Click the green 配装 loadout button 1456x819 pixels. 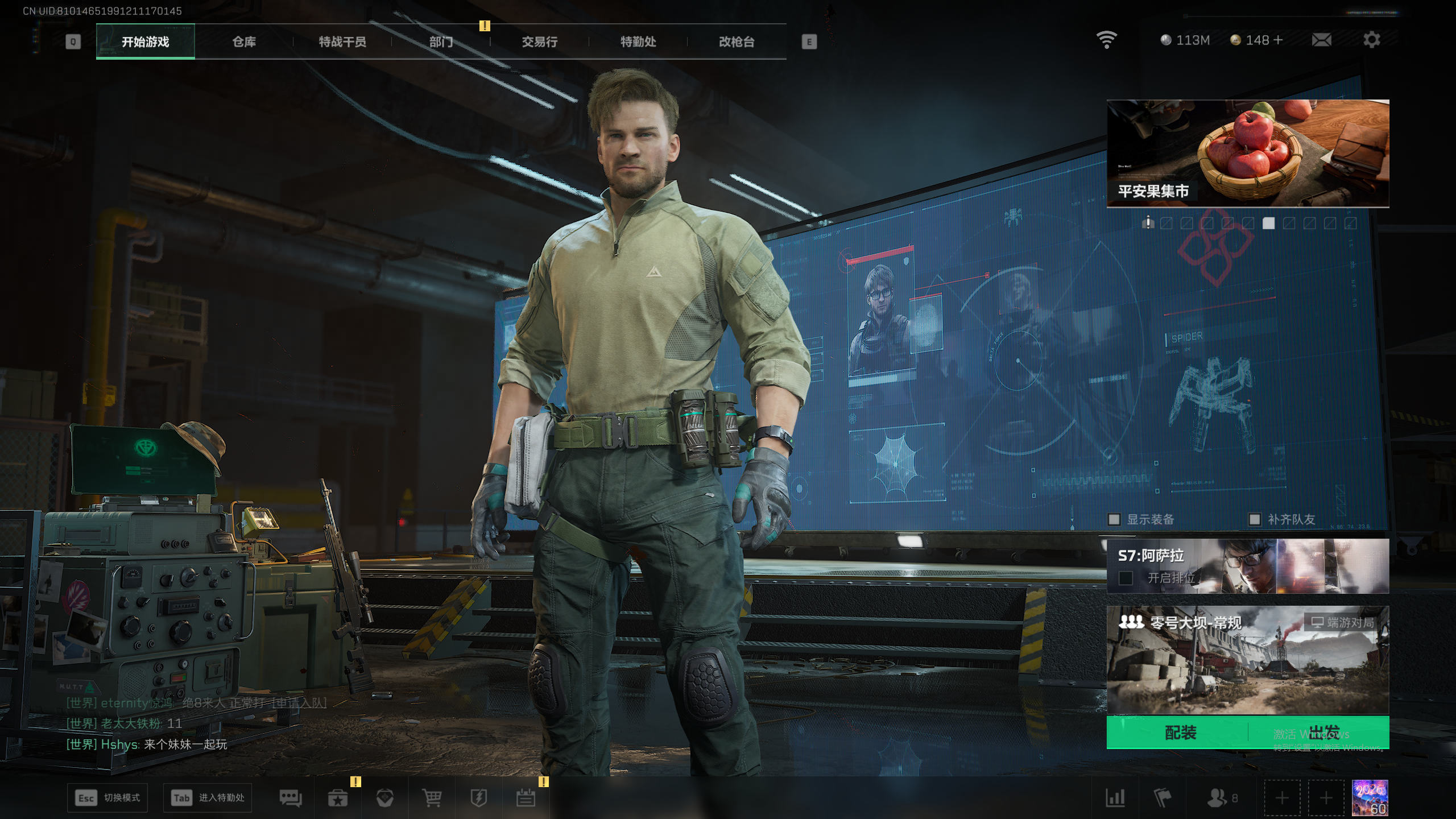point(1180,733)
